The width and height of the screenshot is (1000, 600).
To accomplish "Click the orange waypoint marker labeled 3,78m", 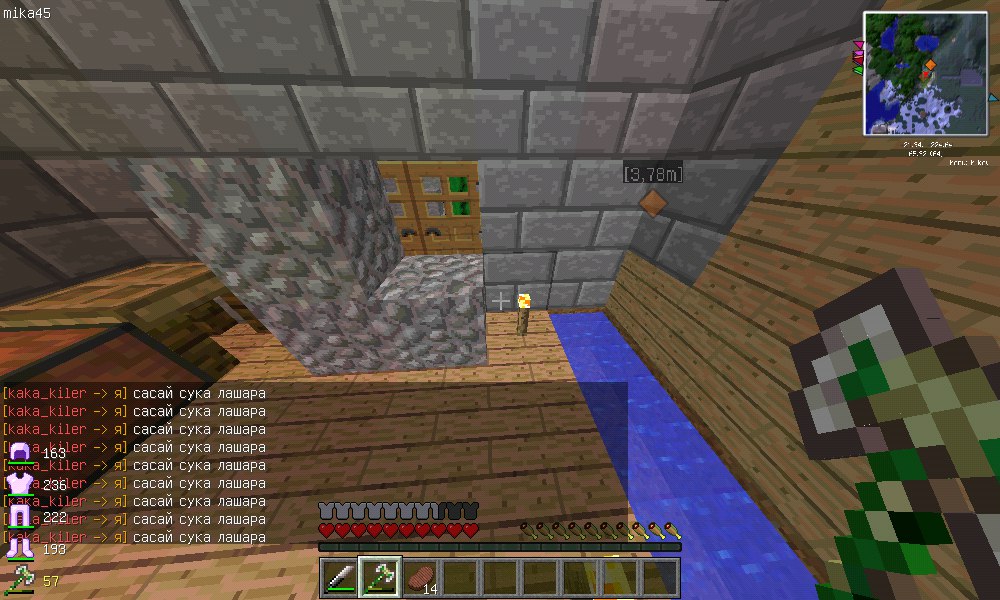I will pos(651,202).
